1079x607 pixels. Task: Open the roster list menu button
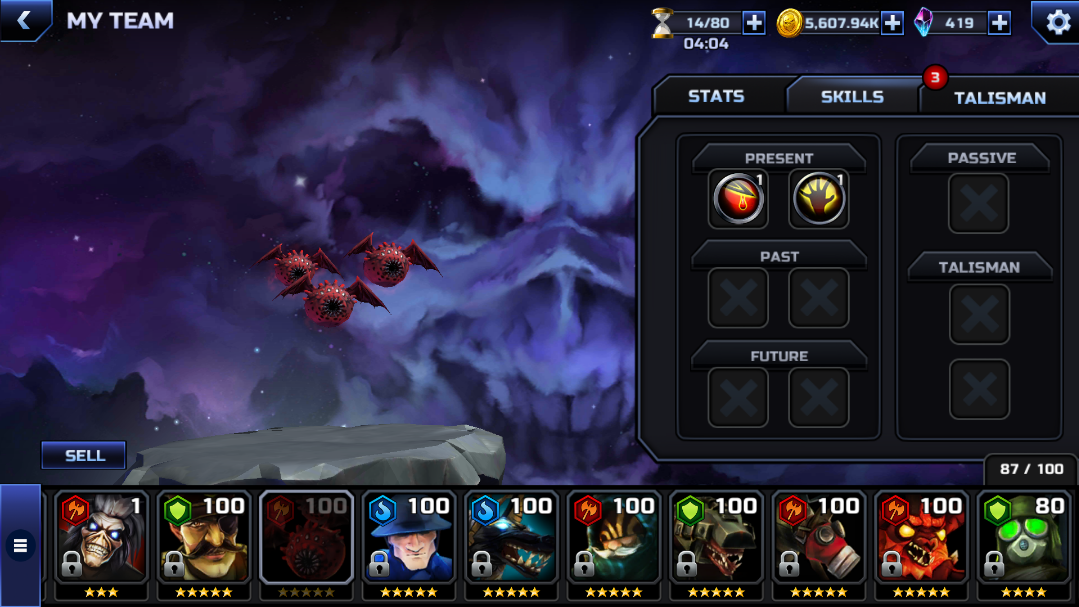19,546
